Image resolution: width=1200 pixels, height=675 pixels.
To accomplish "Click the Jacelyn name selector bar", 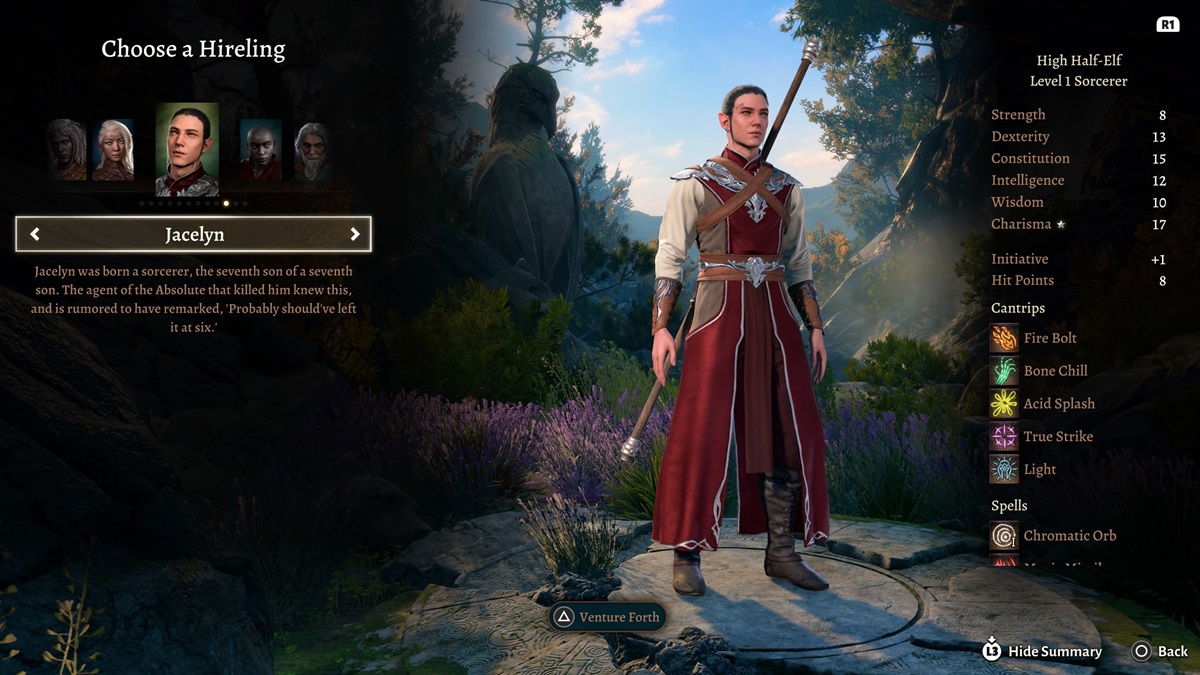I will pyautogui.click(x=194, y=234).
